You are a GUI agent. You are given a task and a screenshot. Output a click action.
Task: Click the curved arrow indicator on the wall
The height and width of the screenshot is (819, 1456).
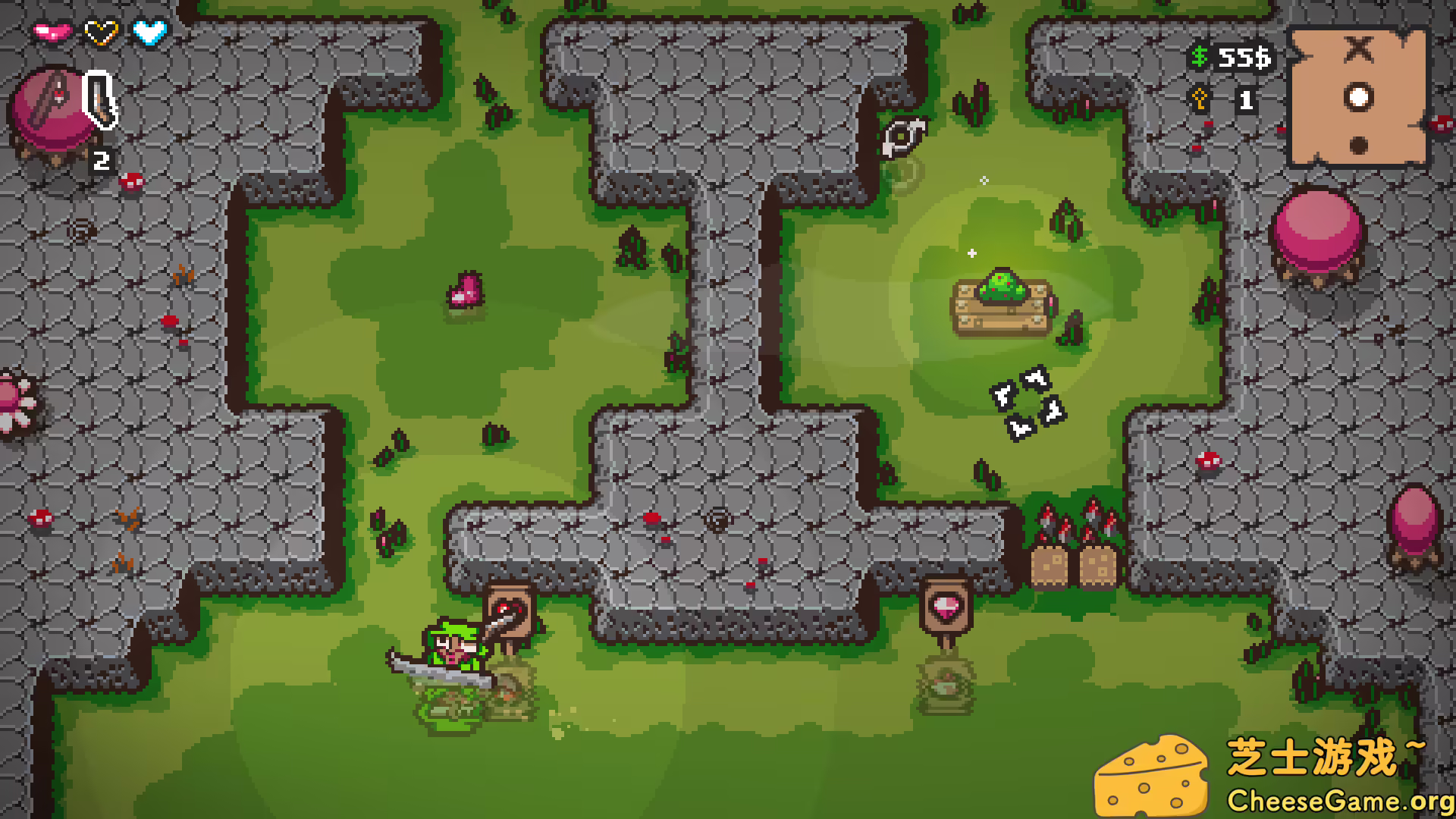point(904,136)
